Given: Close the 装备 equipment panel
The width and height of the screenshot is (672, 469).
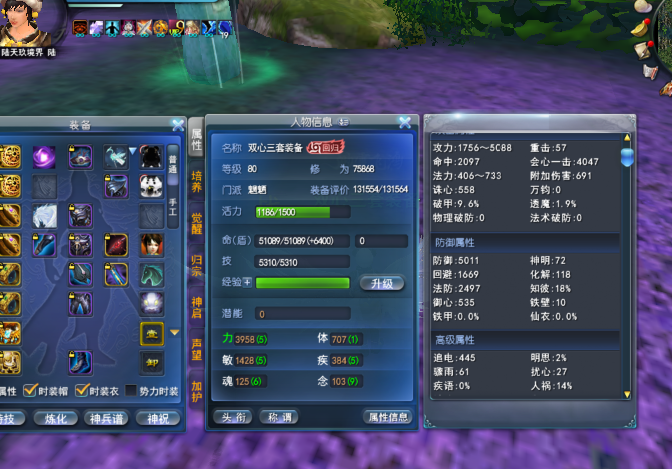Looking at the screenshot, I should tap(178, 125).
